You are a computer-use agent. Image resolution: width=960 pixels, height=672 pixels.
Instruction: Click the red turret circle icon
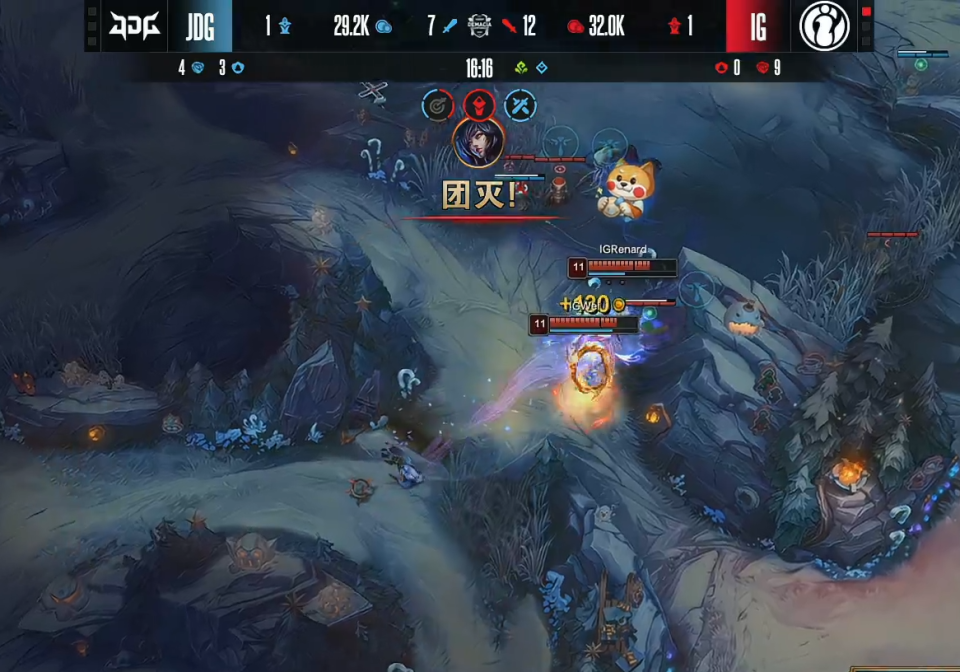(478, 105)
